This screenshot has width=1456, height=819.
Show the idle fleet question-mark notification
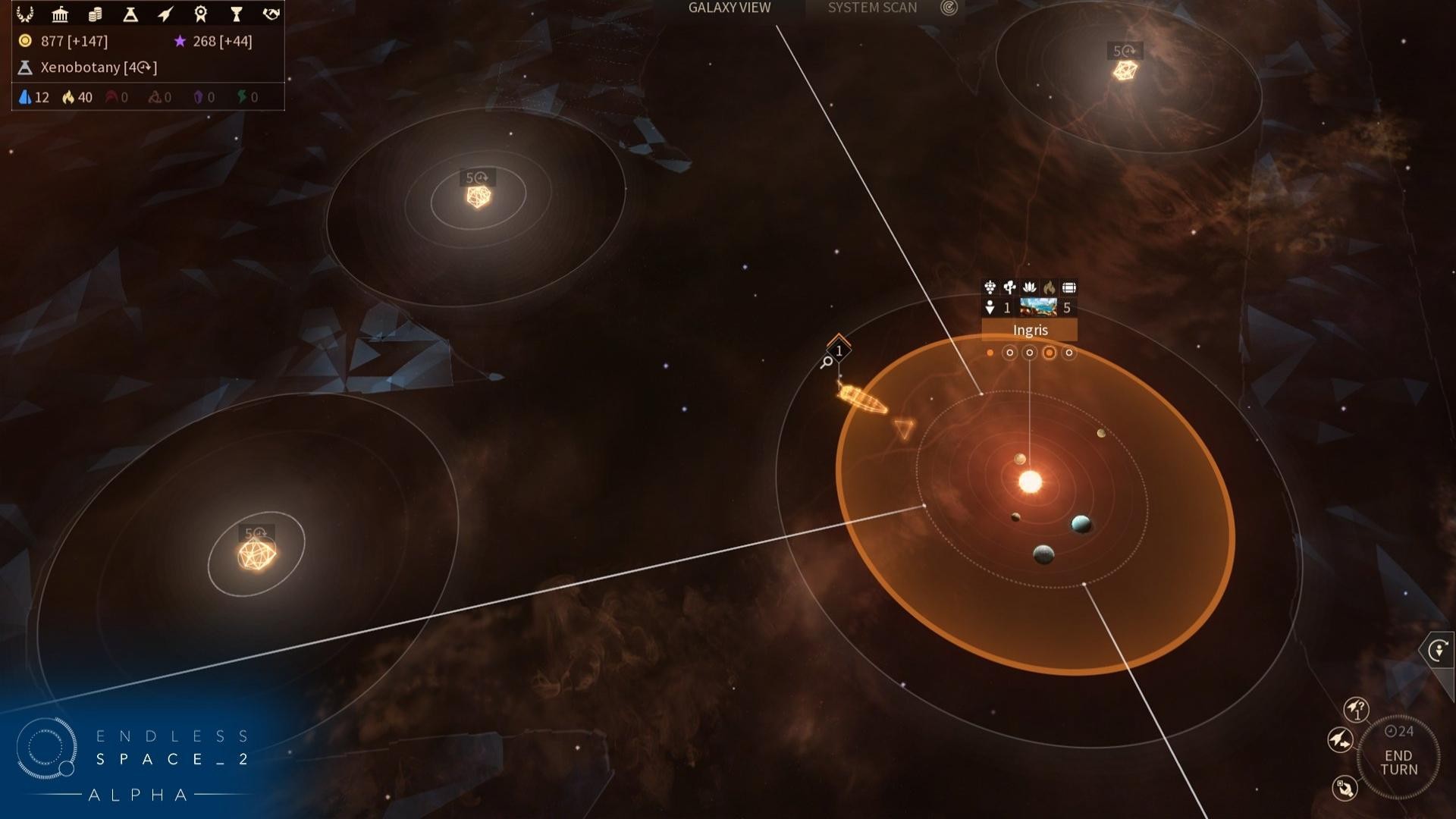pyautogui.click(x=1356, y=710)
